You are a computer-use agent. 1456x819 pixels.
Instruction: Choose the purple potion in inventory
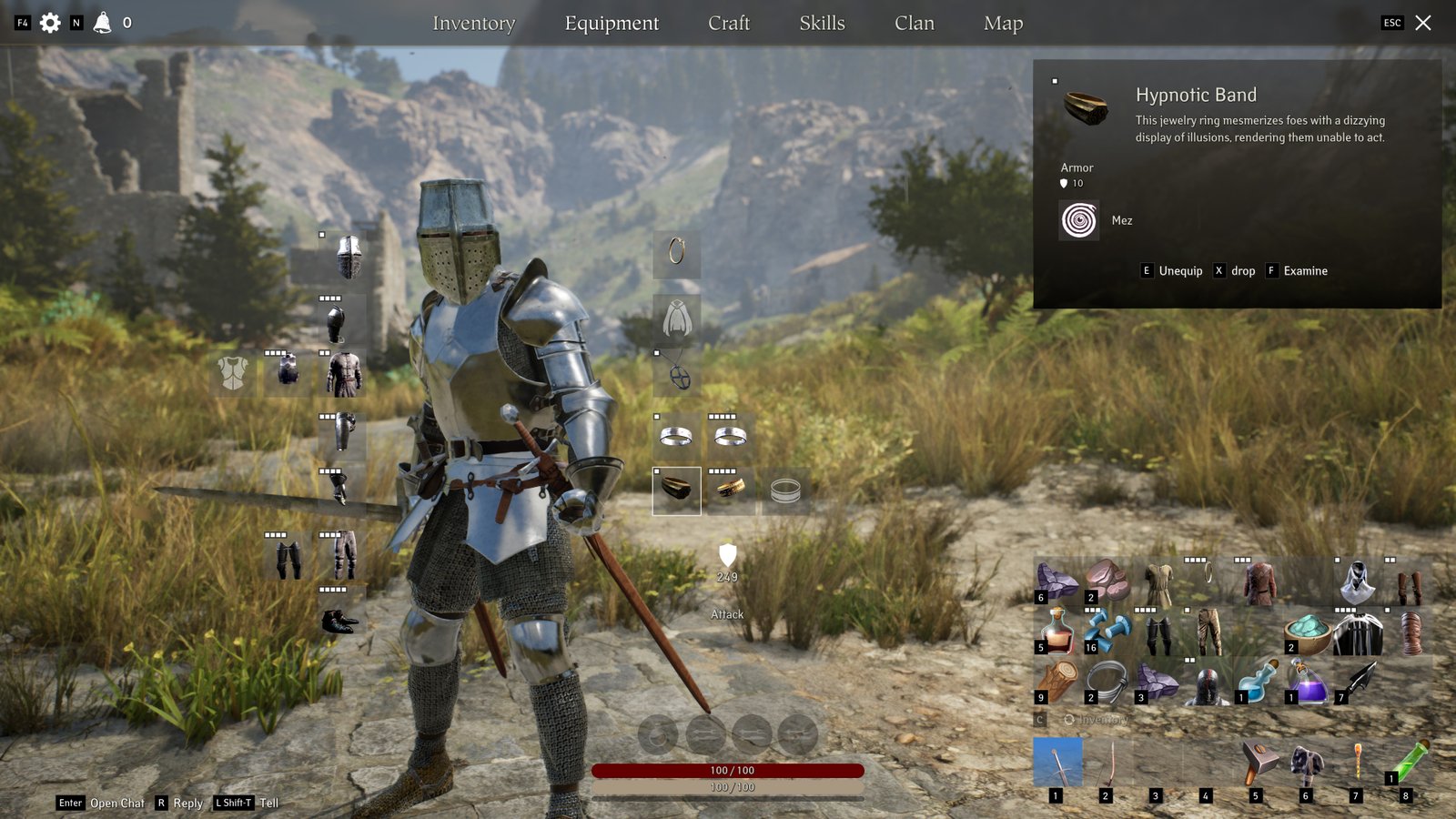(1308, 681)
